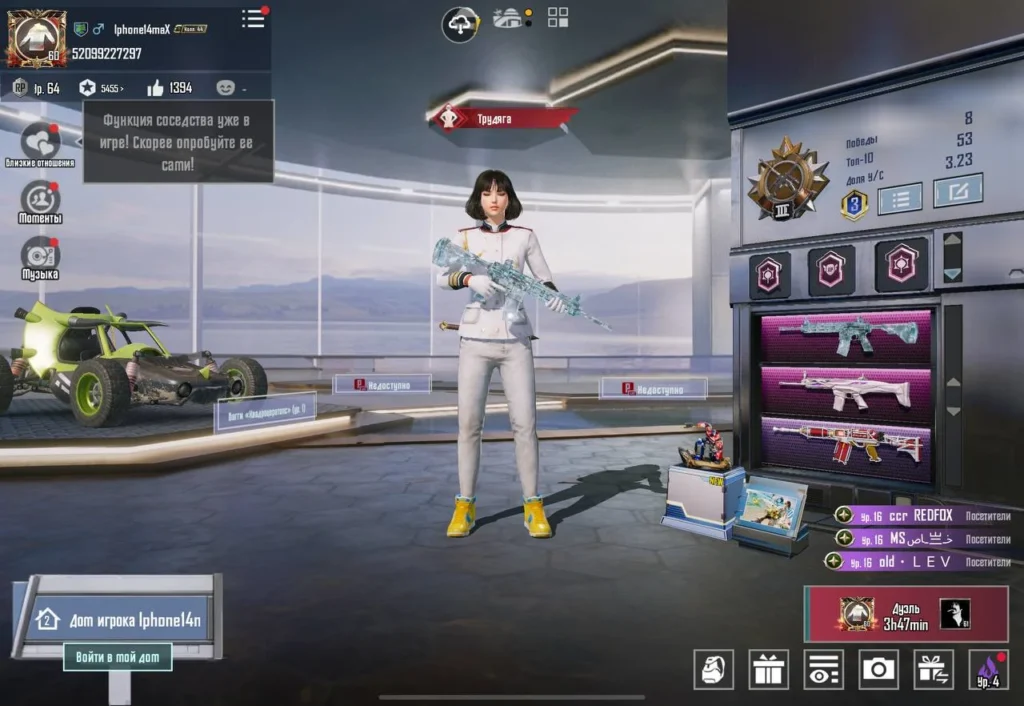
Task: Open the backpack inventory icon
Action: tap(714, 669)
